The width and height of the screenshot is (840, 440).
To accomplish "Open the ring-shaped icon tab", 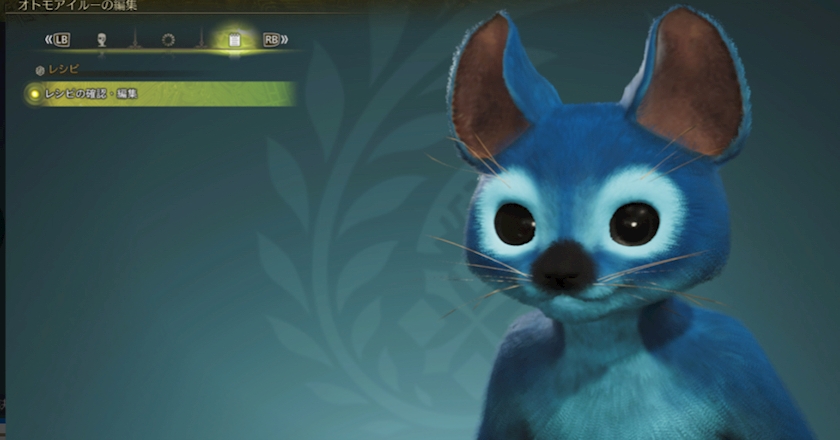I will point(167,40).
